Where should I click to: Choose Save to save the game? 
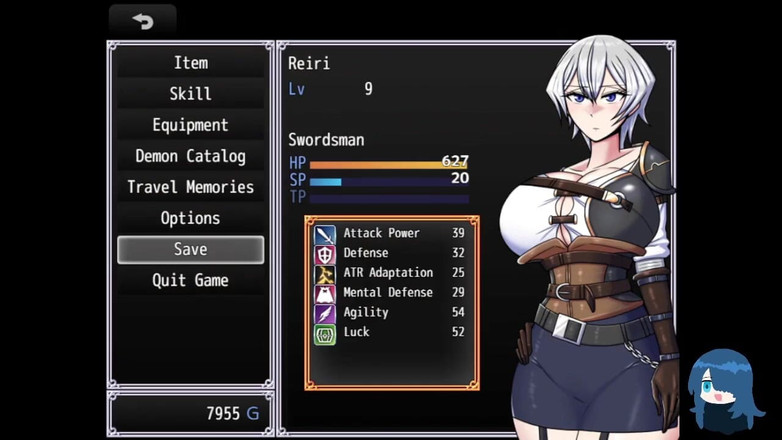(190, 249)
